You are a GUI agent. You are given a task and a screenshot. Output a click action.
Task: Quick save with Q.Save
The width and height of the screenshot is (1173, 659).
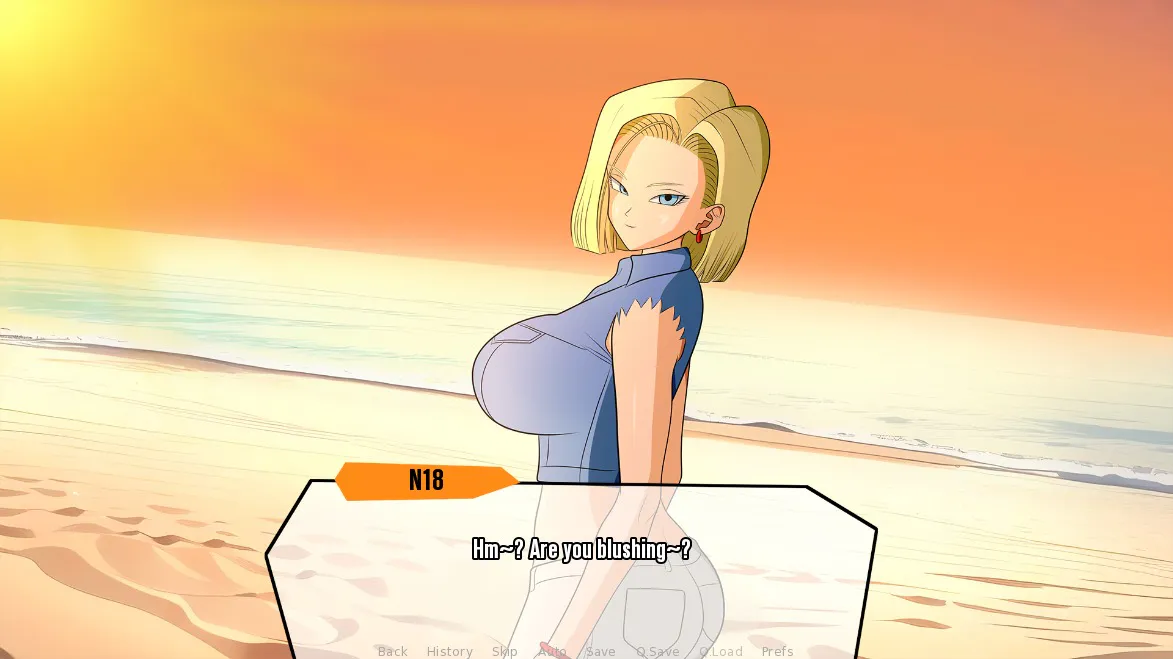[x=657, y=651]
